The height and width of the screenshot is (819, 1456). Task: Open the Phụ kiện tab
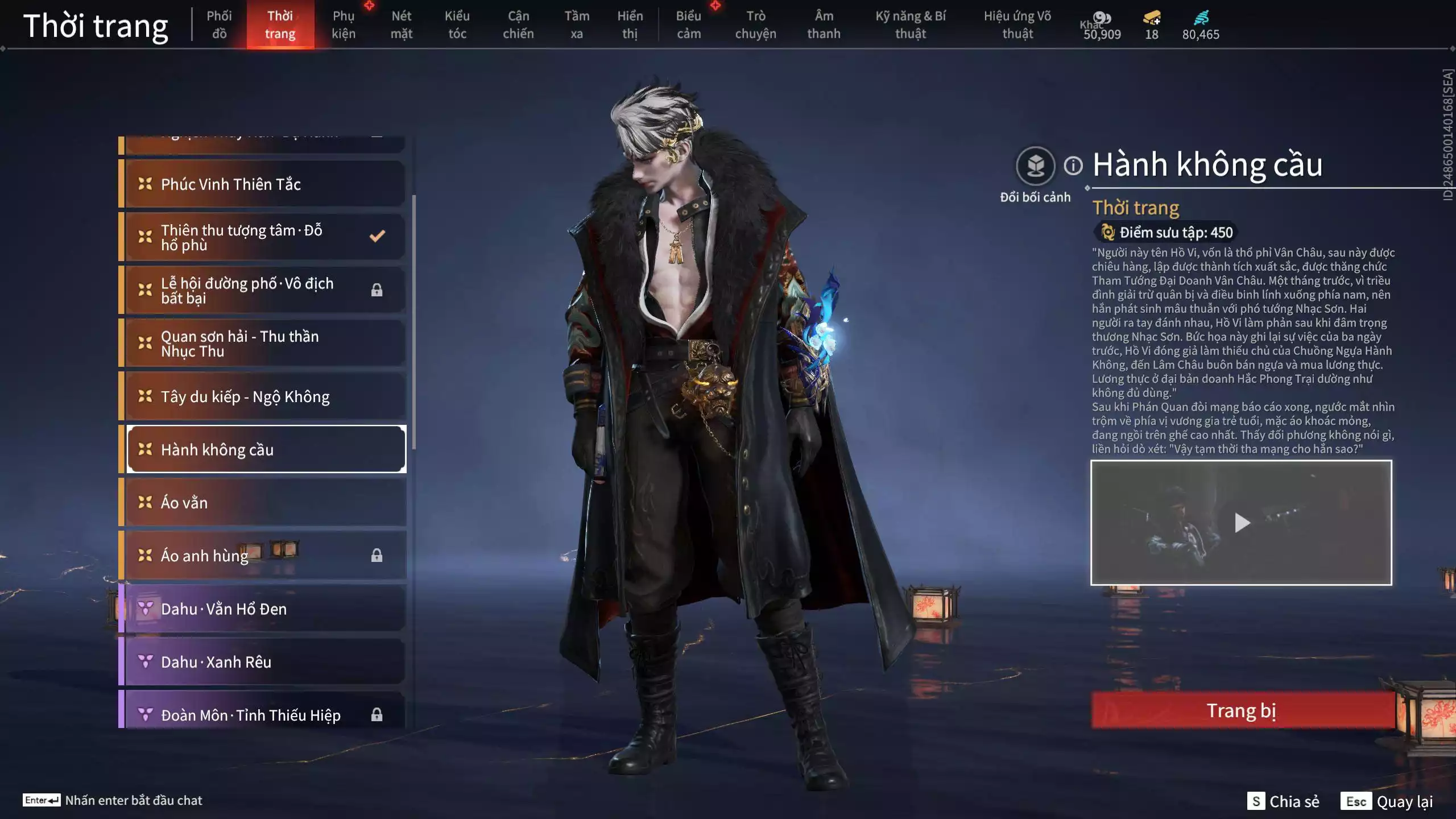pyautogui.click(x=344, y=25)
